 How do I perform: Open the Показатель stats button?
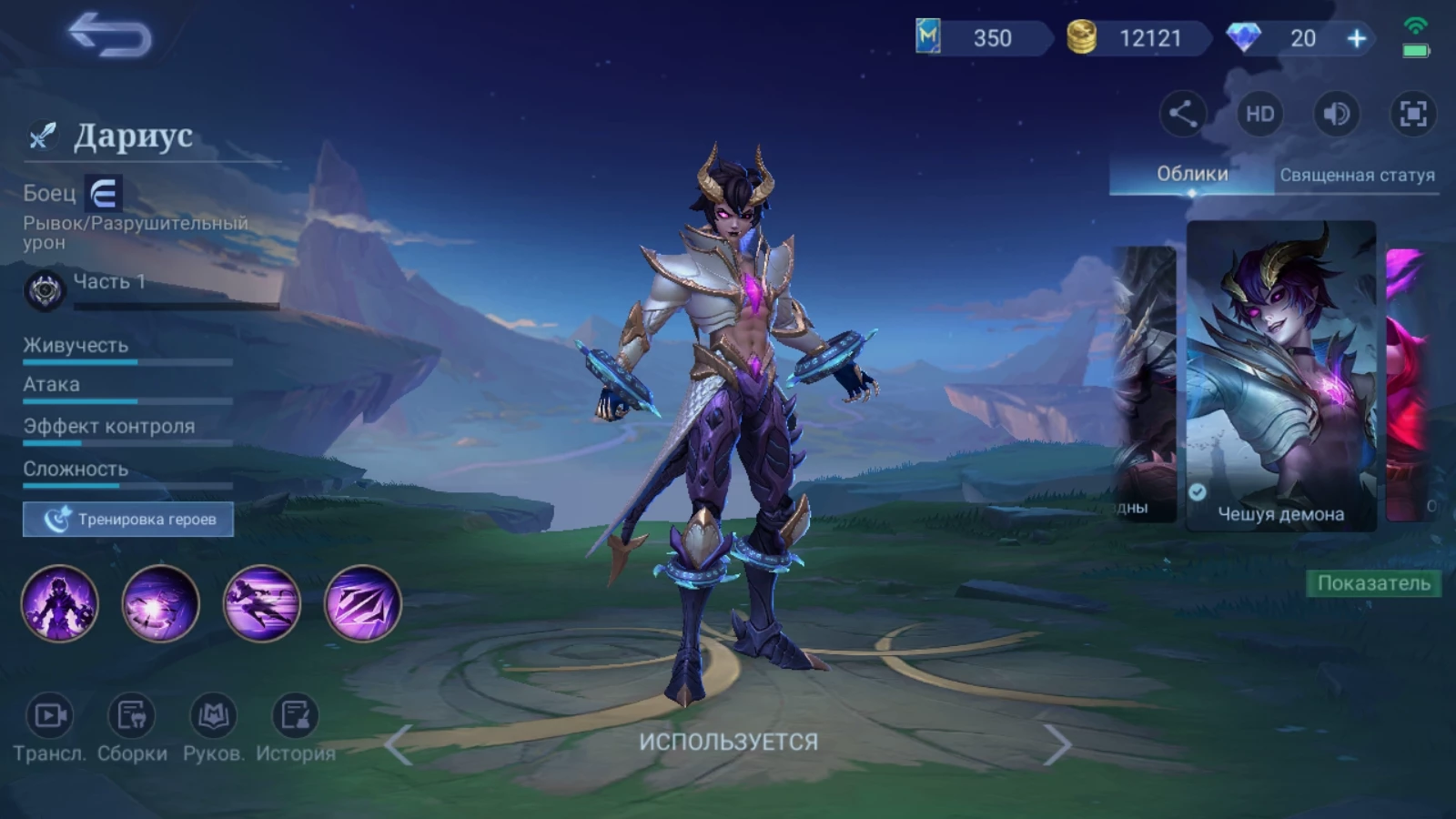[1373, 583]
